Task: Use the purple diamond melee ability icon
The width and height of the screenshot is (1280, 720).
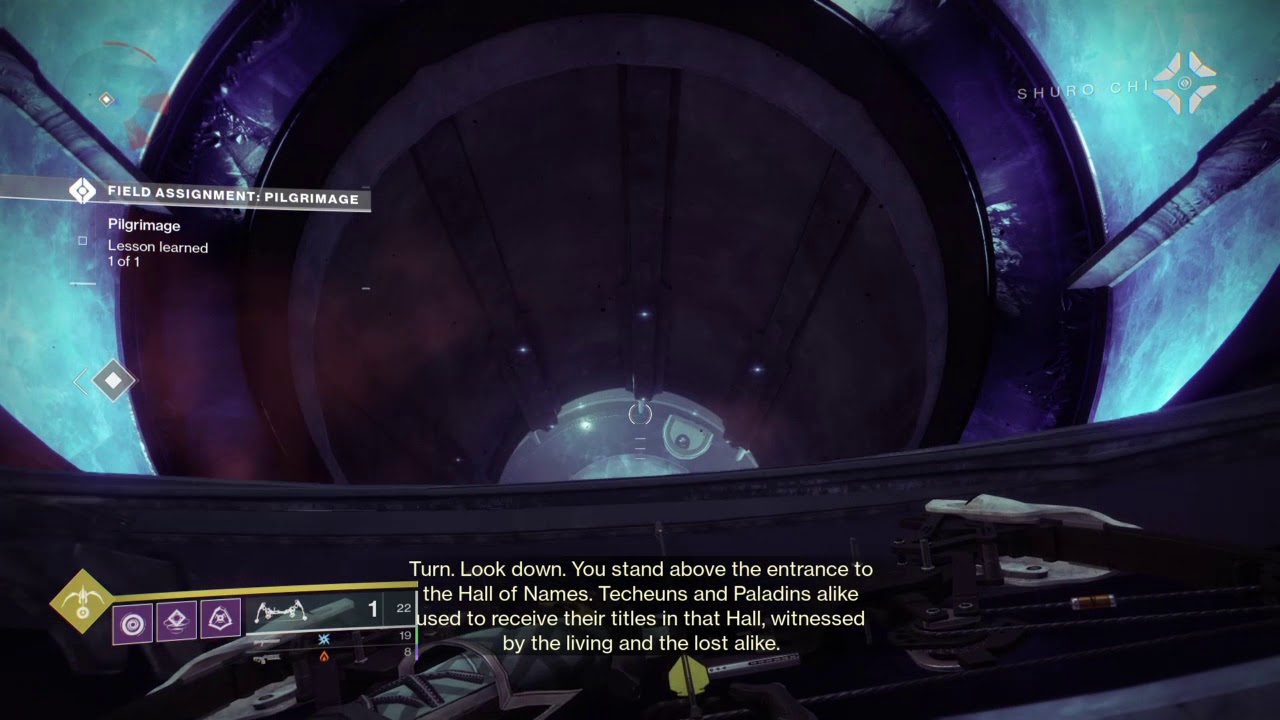Action: click(177, 622)
